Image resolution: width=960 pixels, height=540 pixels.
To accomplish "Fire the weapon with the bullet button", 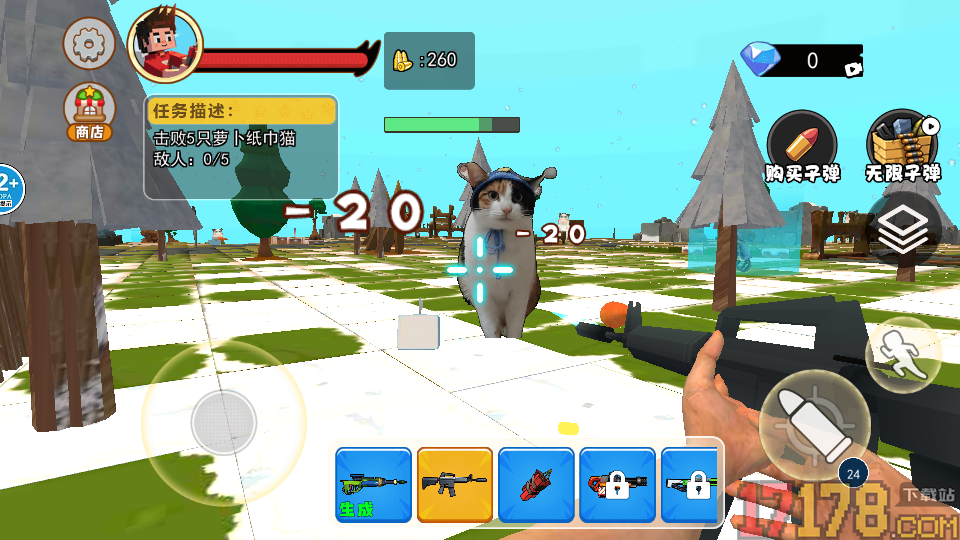I will tap(813, 418).
